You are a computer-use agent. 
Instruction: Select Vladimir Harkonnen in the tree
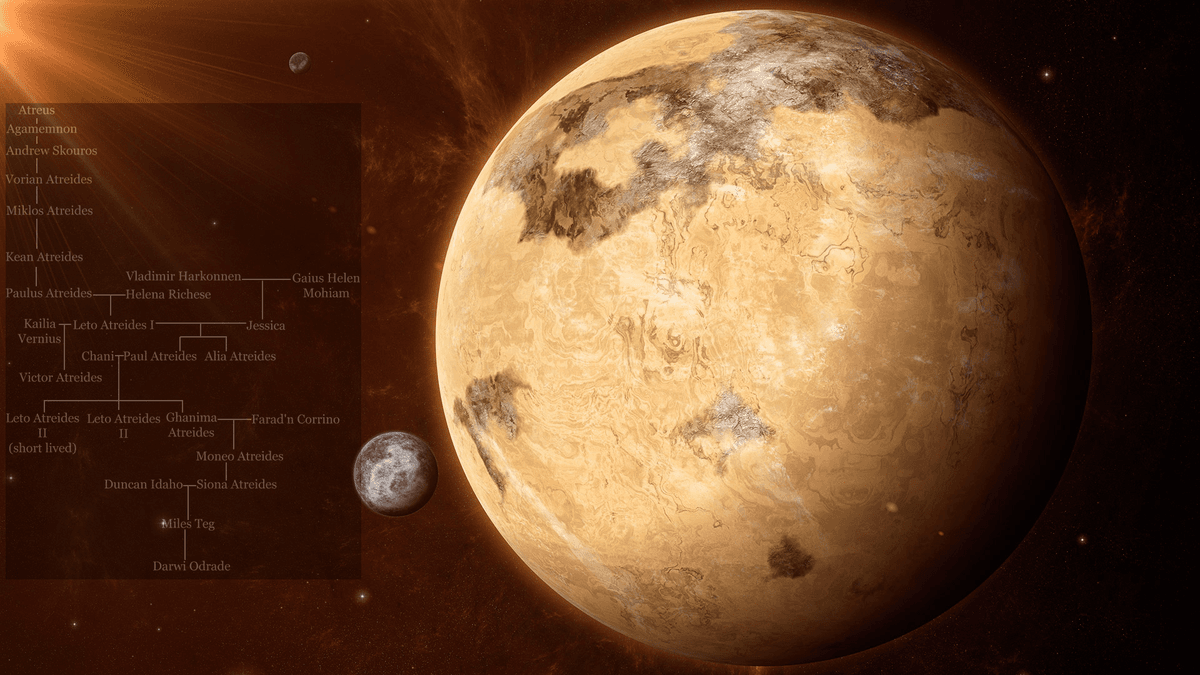[x=183, y=276]
